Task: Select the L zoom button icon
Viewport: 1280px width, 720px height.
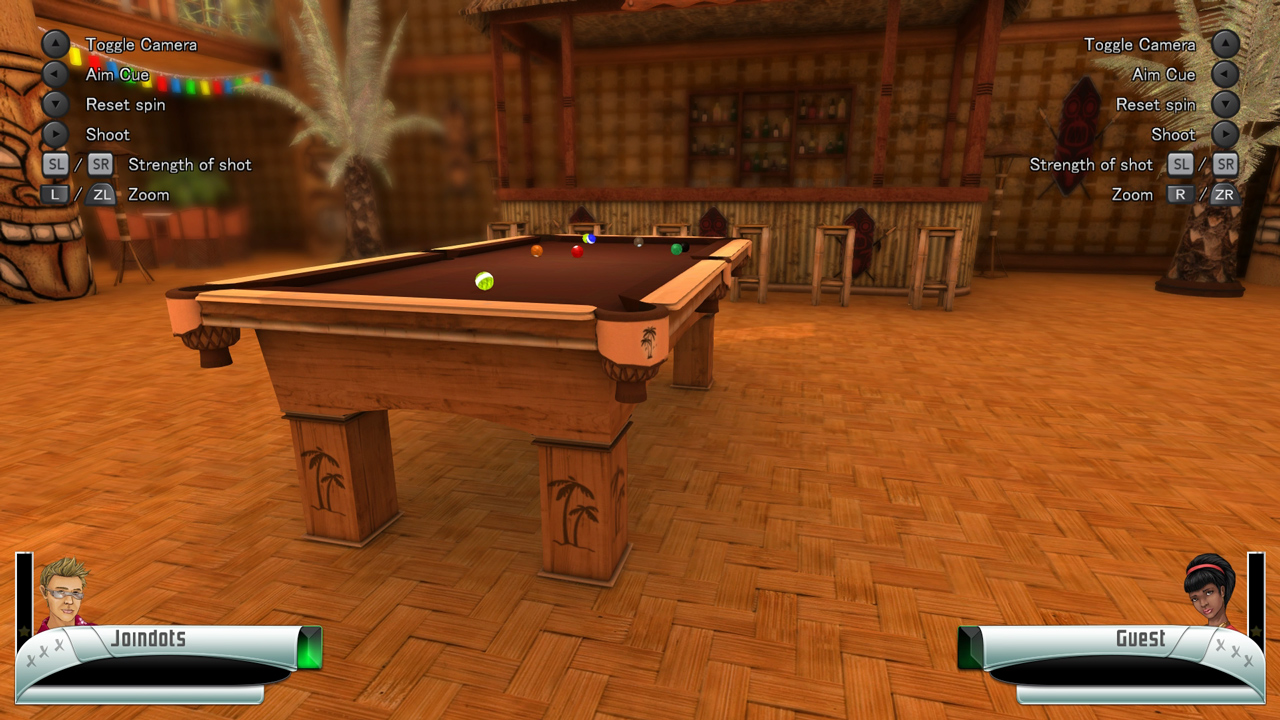Action: (x=55, y=194)
